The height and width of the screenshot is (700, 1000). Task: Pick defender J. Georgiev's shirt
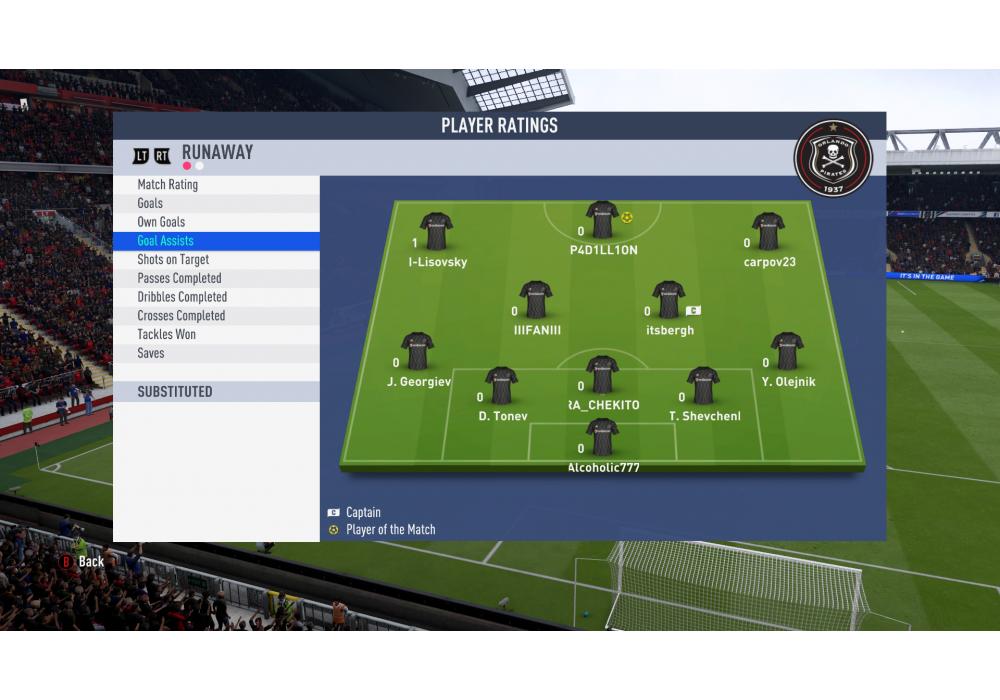pyautogui.click(x=417, y=352)
